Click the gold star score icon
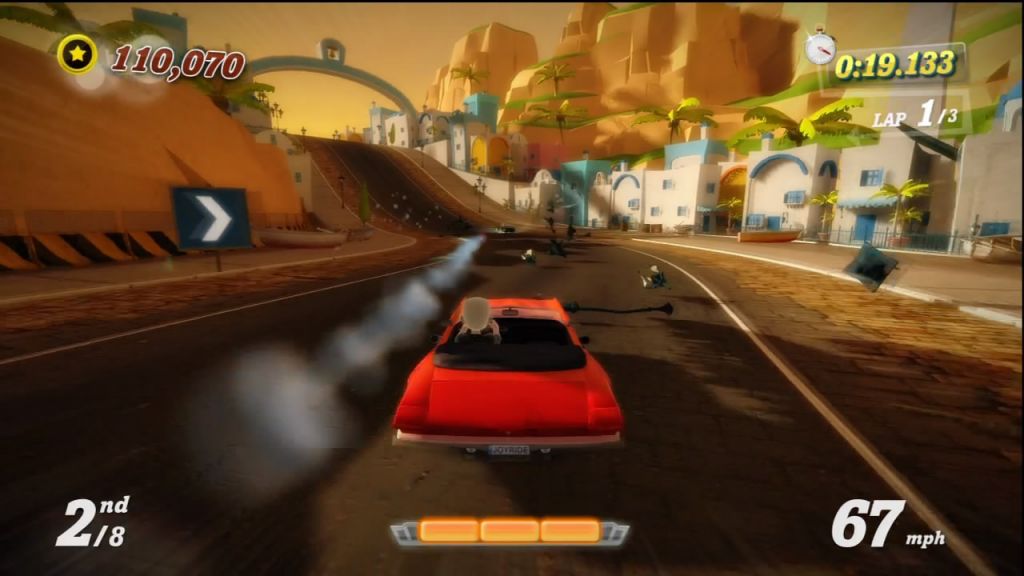 [77, 54]
